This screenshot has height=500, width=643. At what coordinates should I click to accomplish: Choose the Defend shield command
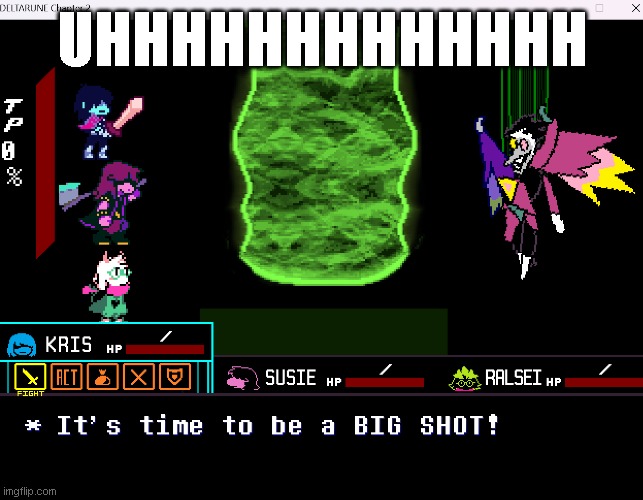click(x=177, y=377)
